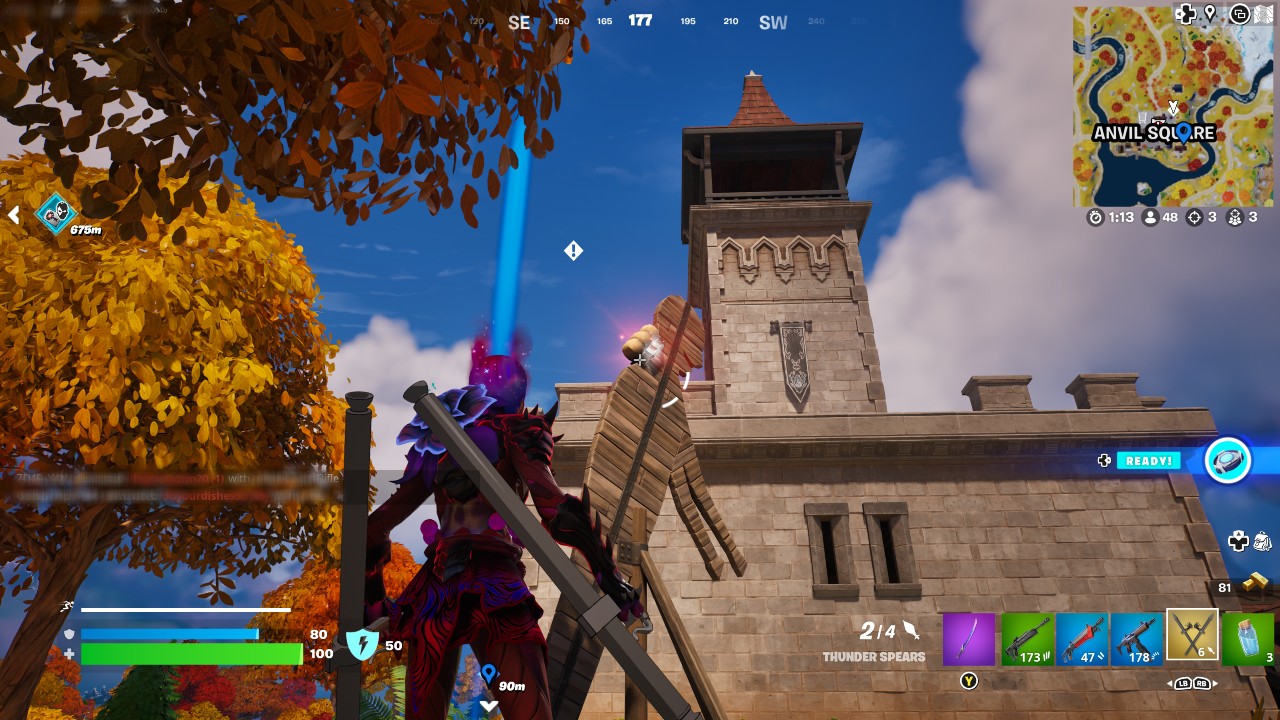1280x720 pixels.
Task: Click the left arrow beside the LB prompt
Action: tap(1170, 683)
